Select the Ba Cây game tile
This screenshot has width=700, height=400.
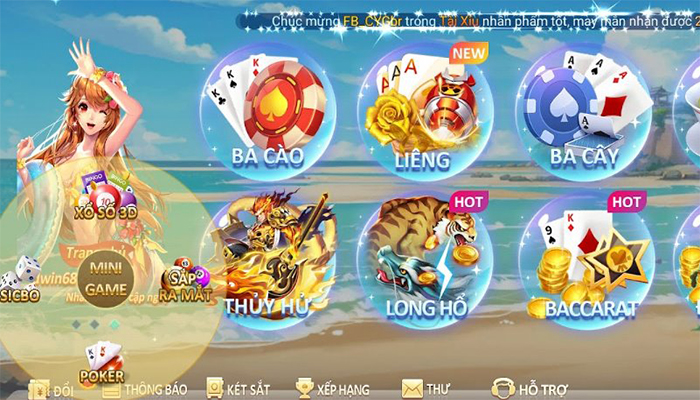[584, 110]
